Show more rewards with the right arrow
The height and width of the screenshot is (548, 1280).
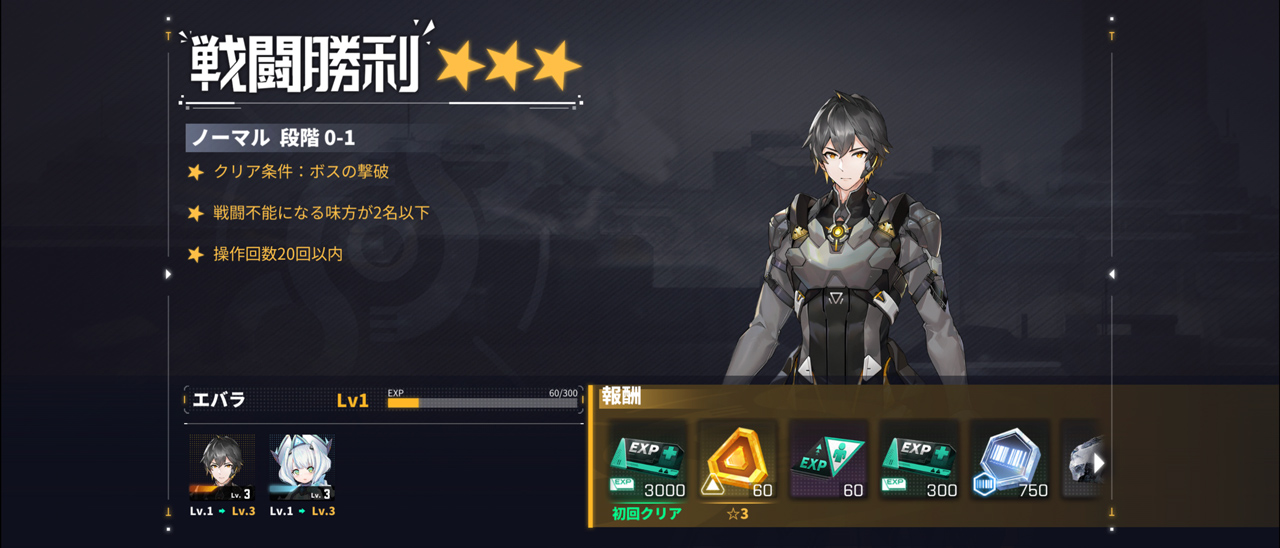1099,463
